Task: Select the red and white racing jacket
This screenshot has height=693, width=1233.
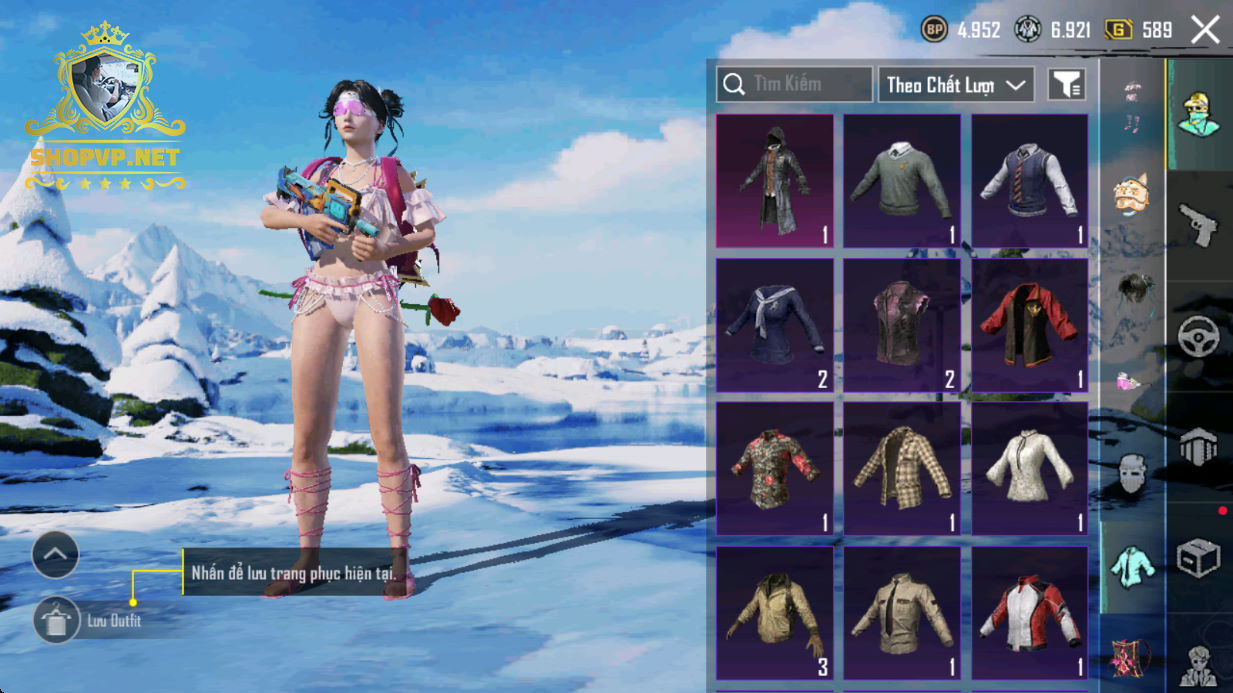Action: [x=1030, y=613]
